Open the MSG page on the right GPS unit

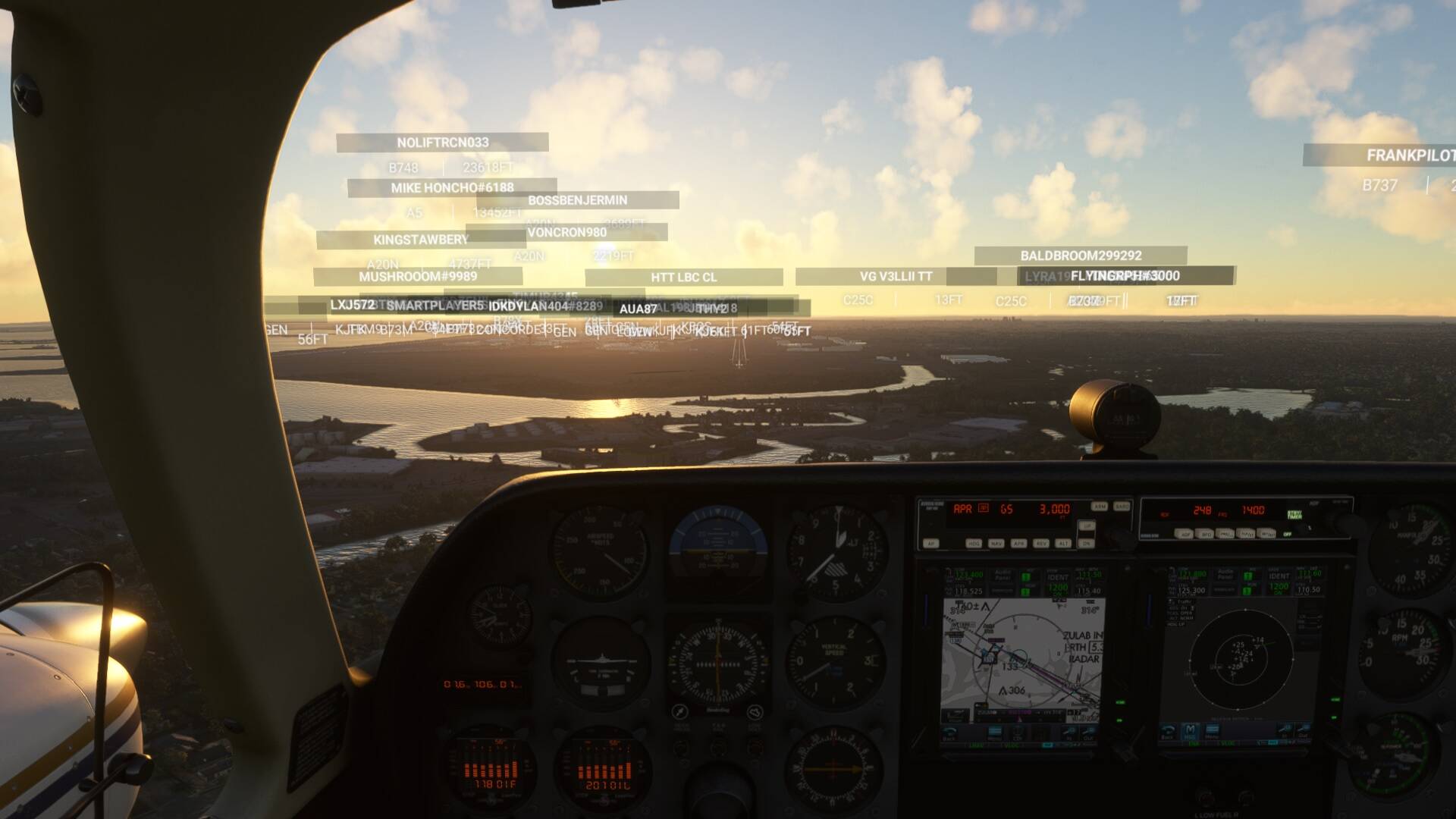coord(1190,730)
